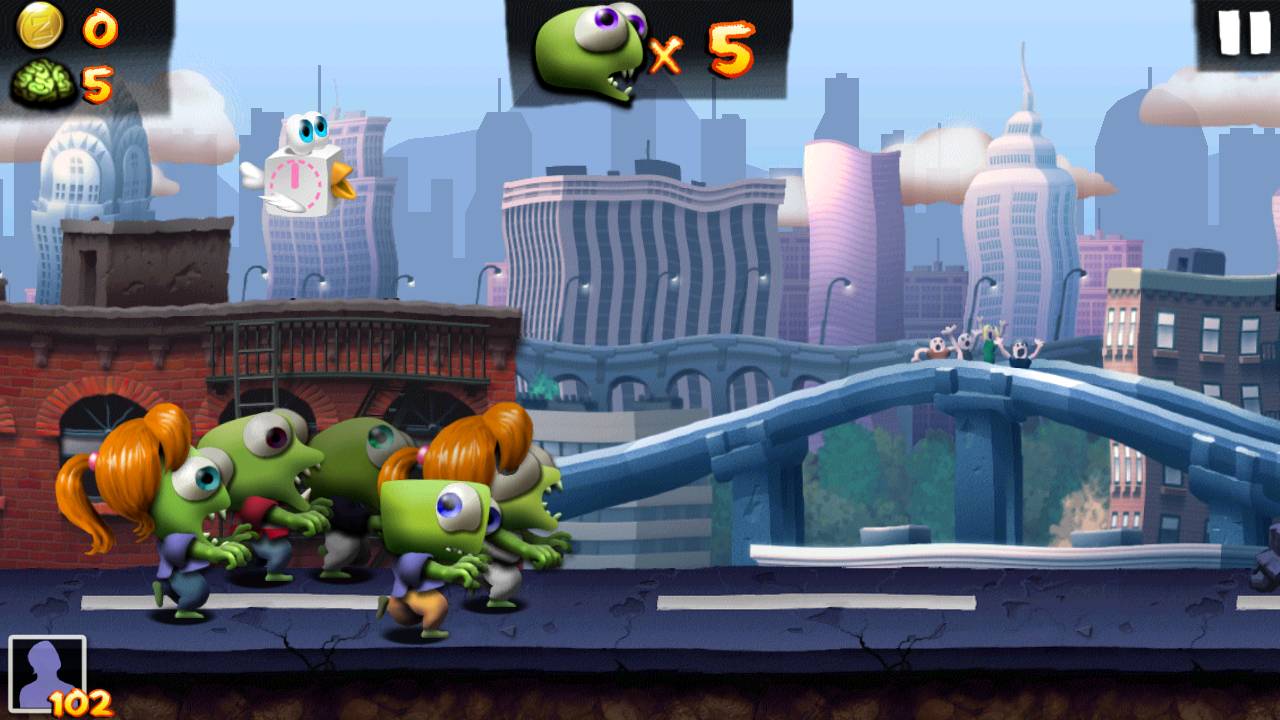Click the score multiplier number 5

(x=730, y=45)
